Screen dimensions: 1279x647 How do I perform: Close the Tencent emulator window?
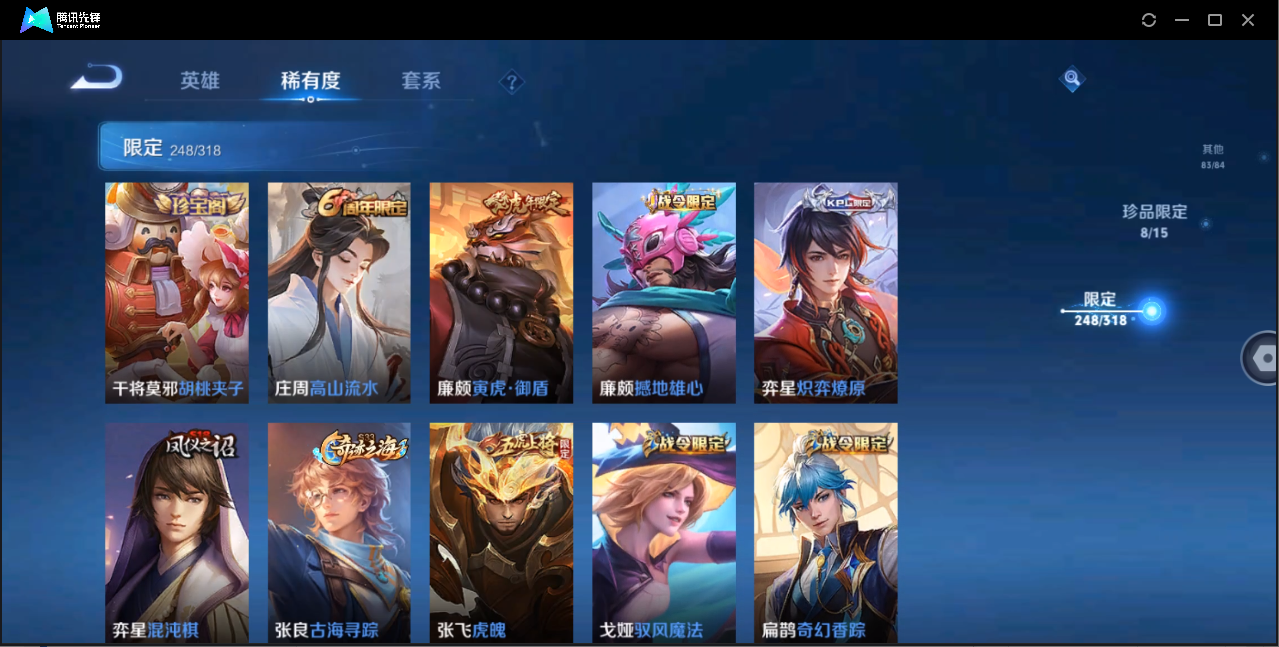(x=1248, y=20)
